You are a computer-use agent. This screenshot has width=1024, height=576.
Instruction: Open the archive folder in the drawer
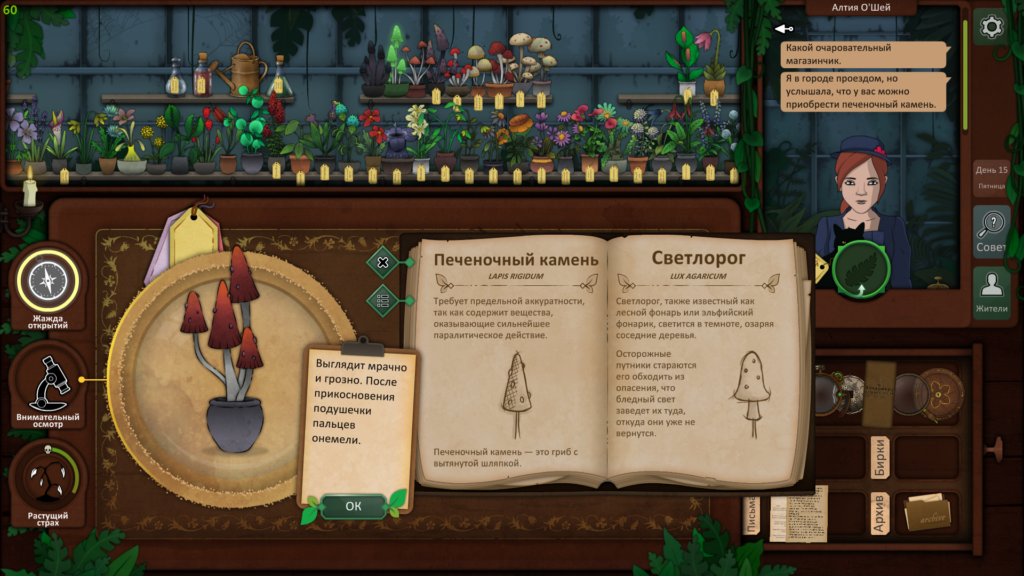pos(926,512)
